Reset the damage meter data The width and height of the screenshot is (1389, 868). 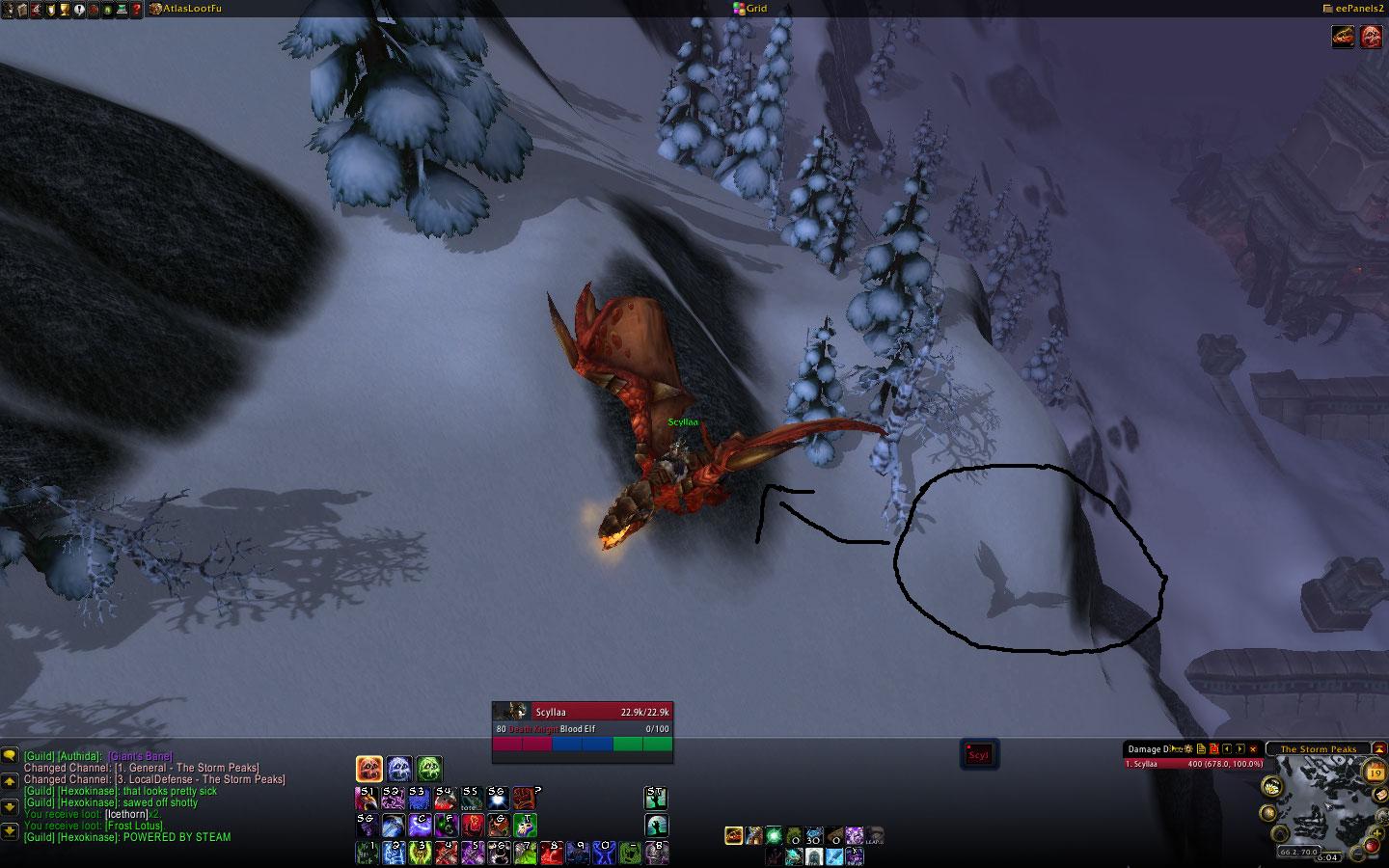click(x=1214, y=748)
